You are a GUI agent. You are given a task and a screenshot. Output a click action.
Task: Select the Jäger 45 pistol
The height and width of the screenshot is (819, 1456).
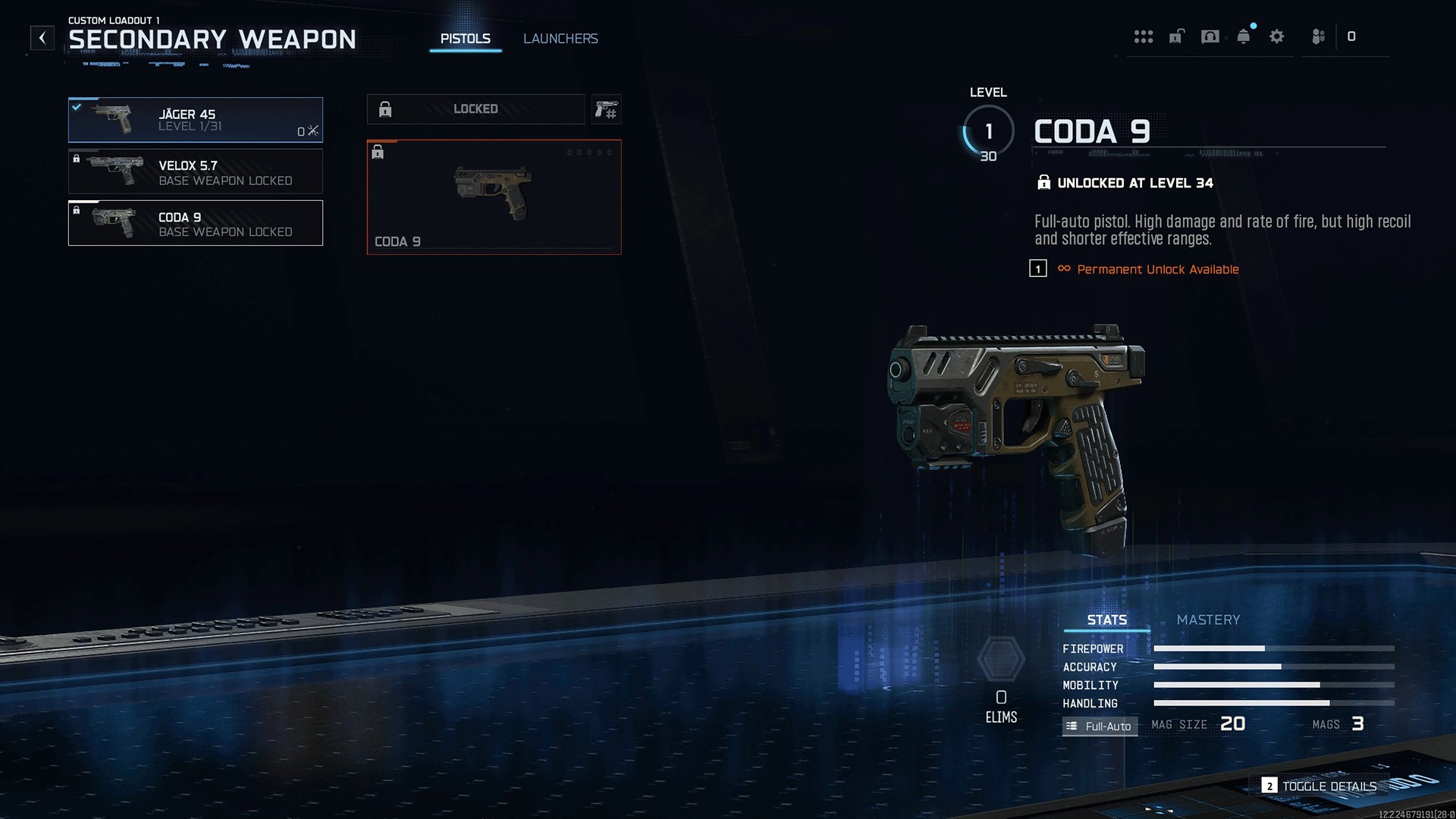(195, 120)
